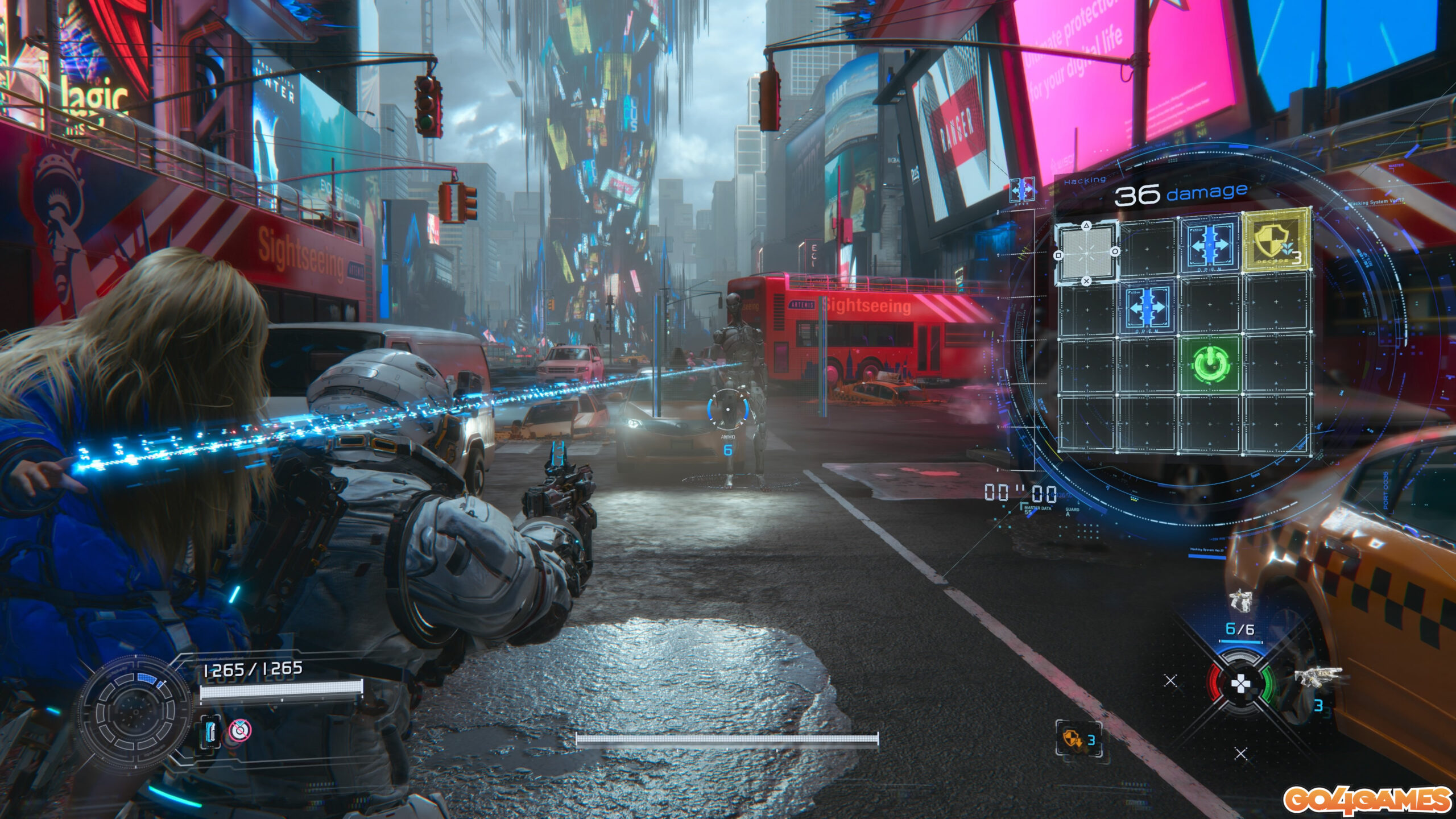Click the blue canister status icon

click(211, 731)
